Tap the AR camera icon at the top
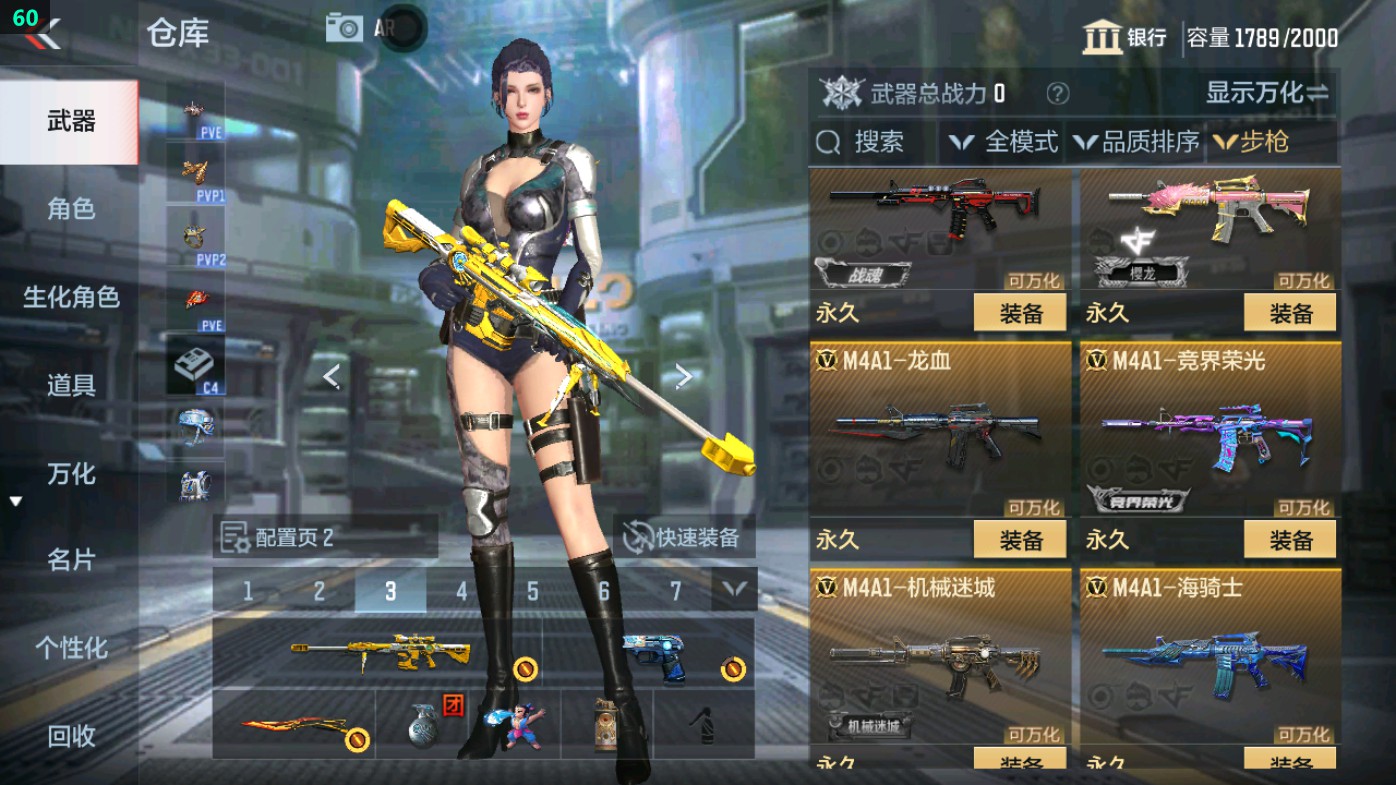The image size is (1396, 785). pyautogui.click(x=344, y=27)
